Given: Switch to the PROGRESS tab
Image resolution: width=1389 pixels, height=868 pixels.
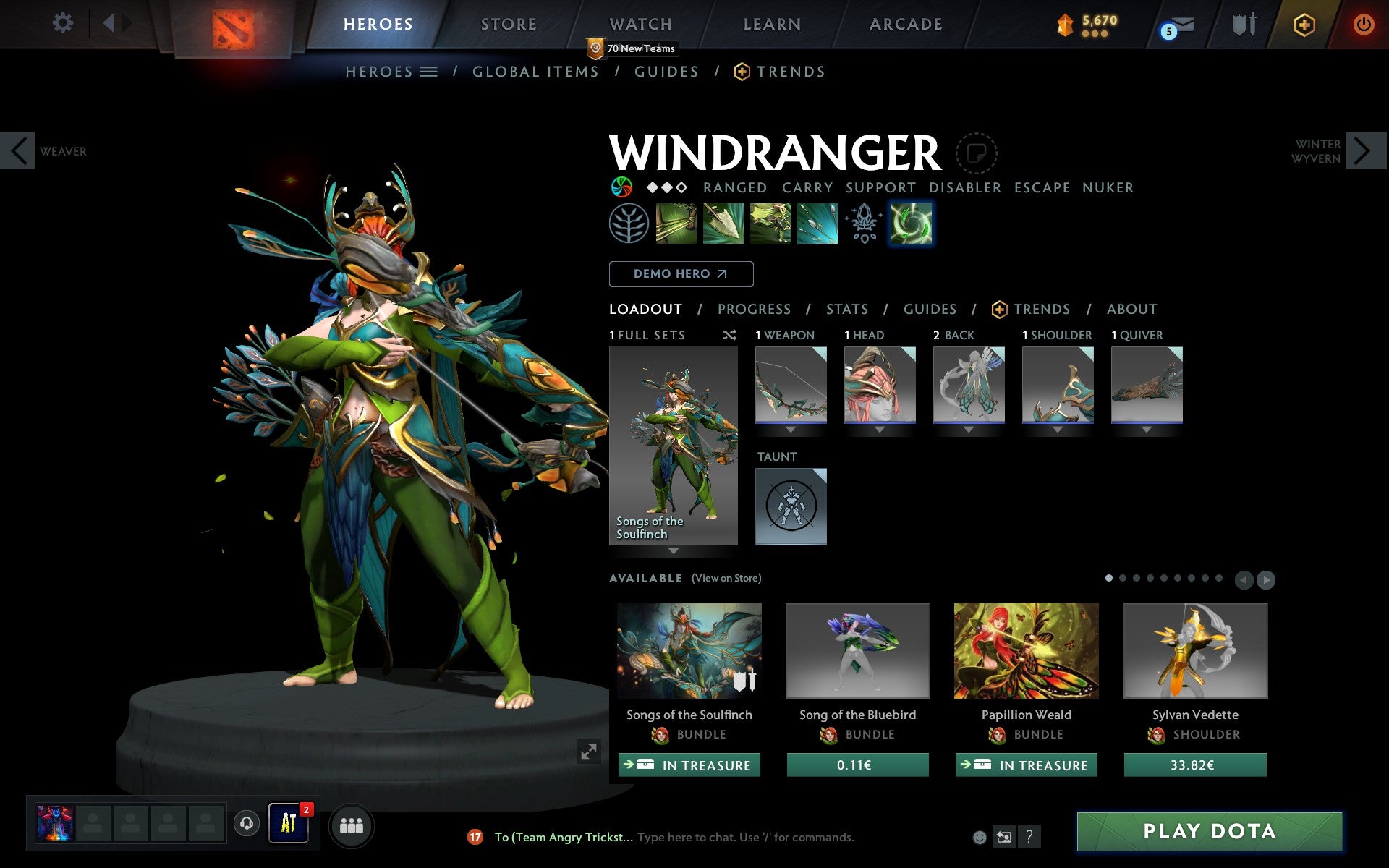Looking at the screenshot, I should tap(754, 309).
